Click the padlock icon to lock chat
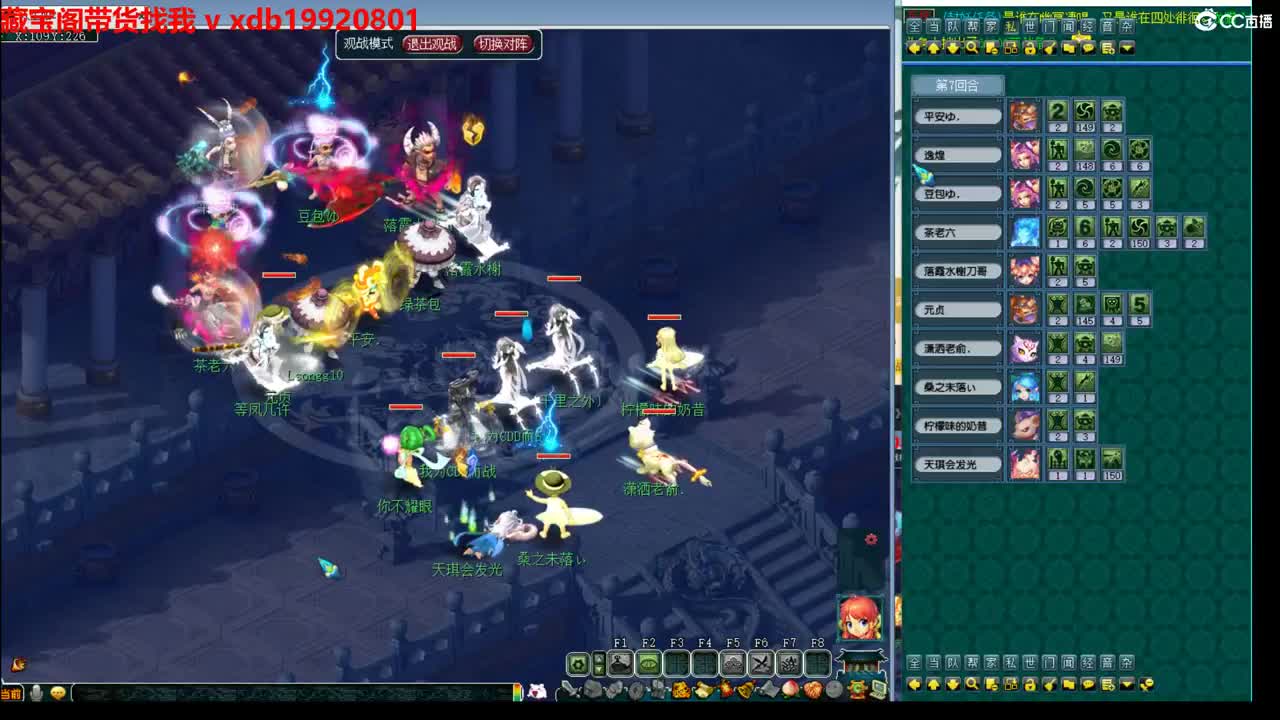 [1029, 49]
